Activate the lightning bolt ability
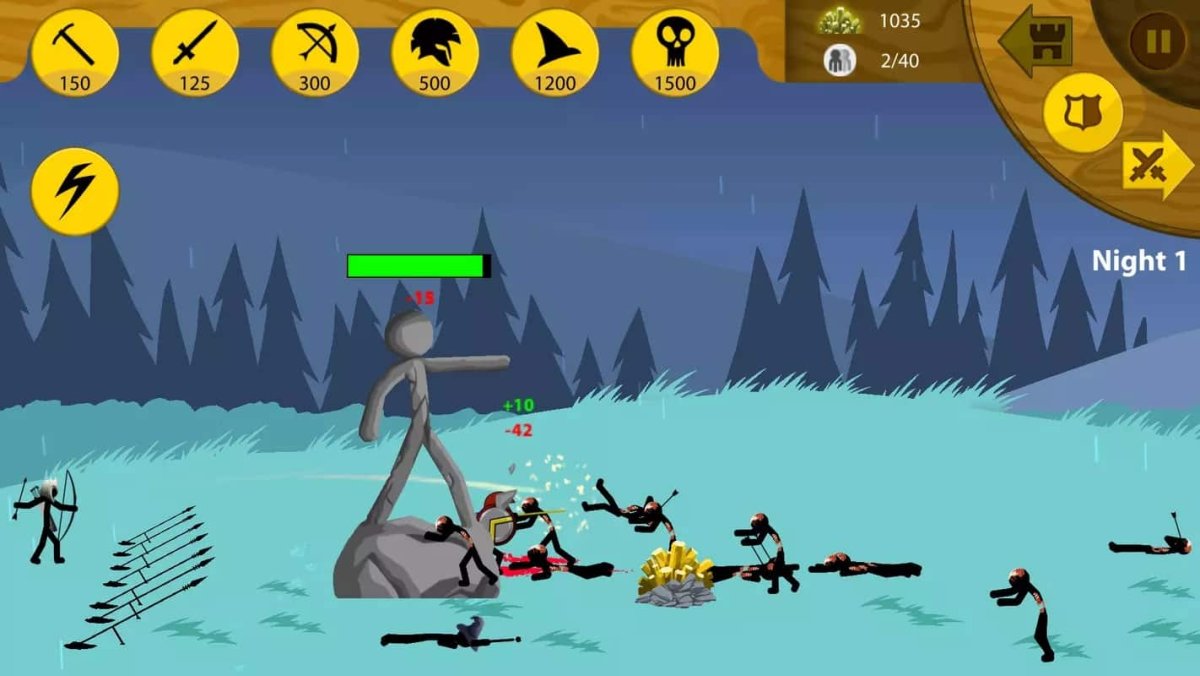 click(75, 191)
